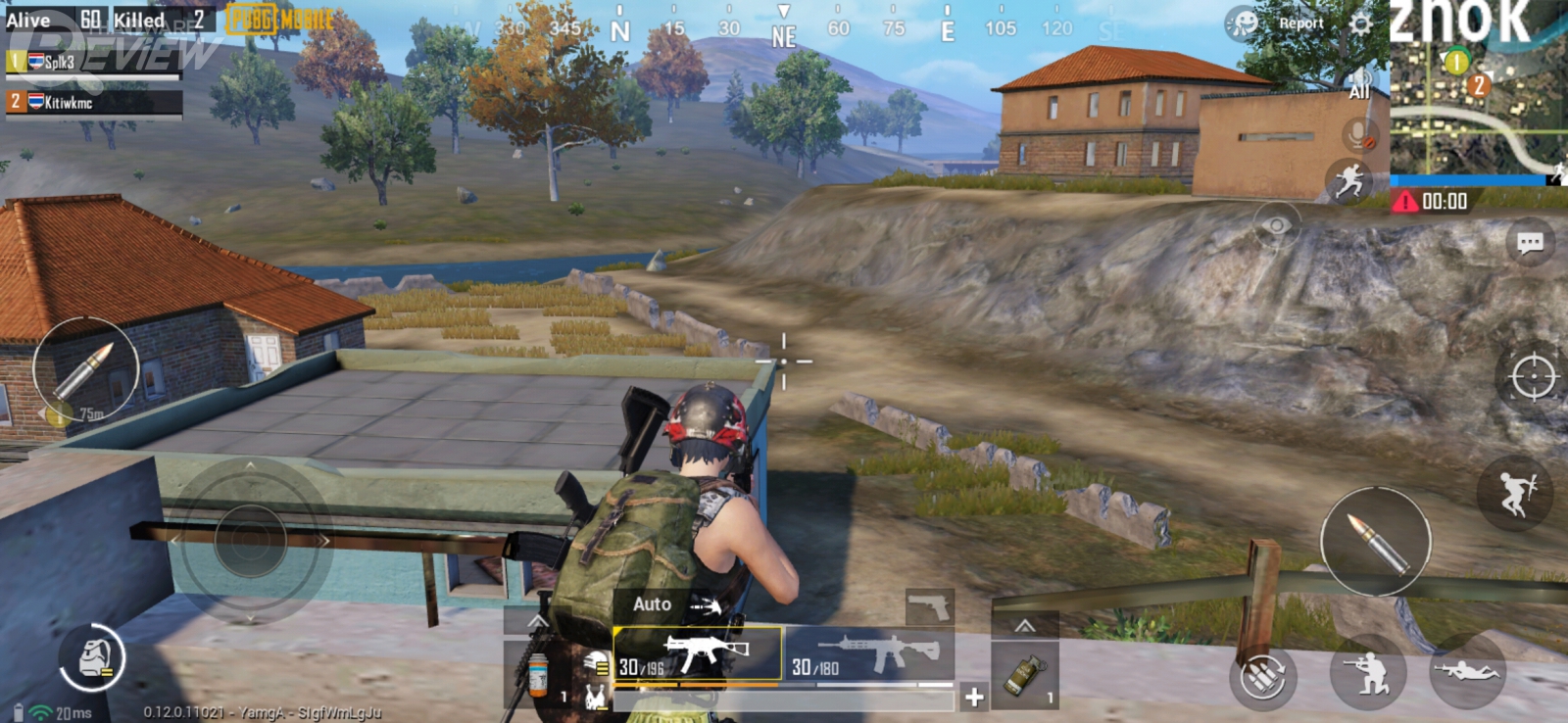Open the backpack inventory
The height and width of the screenshot is (723, 1568).
pos(91,657)
